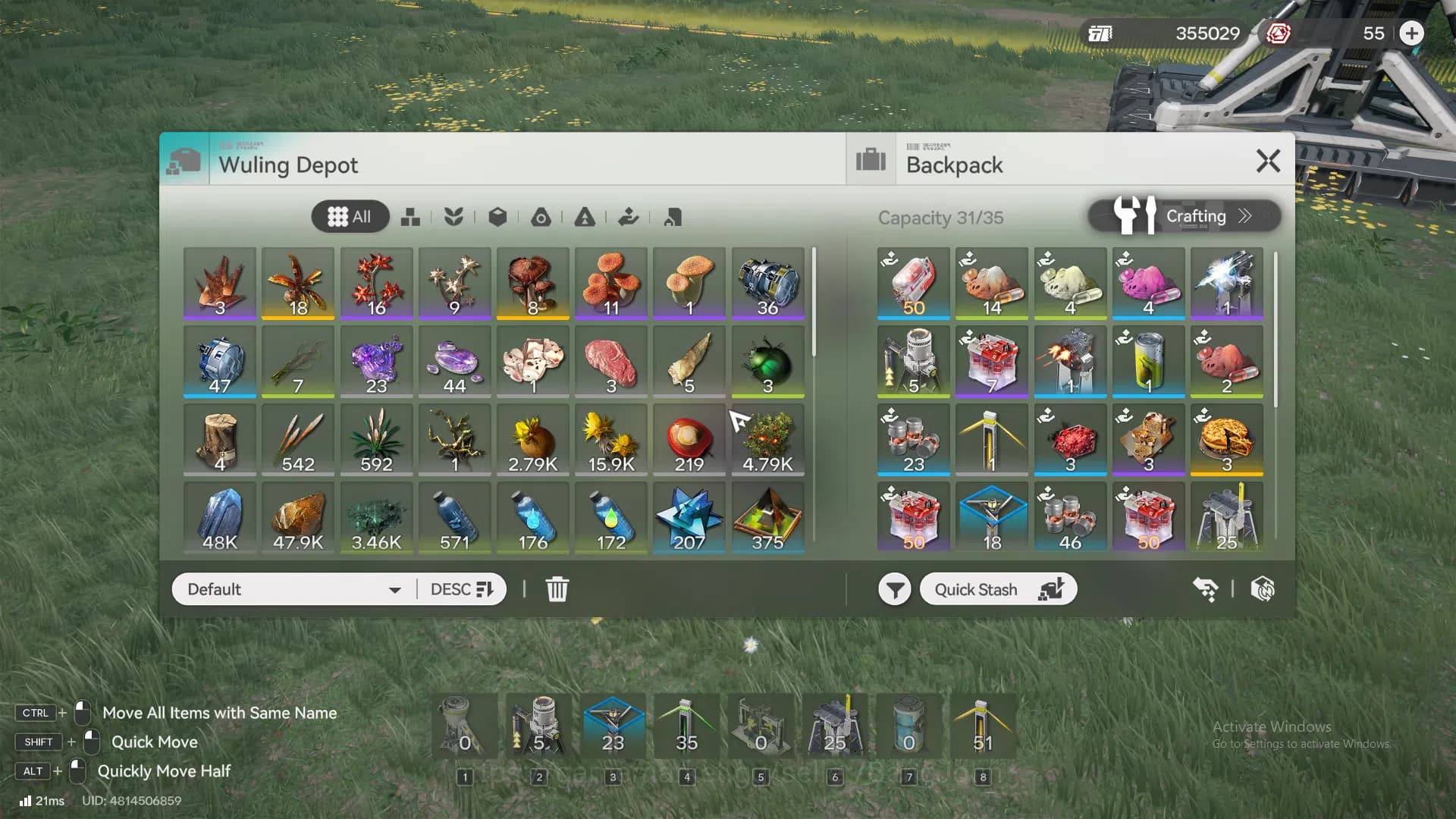
Task: Expand the Crafting panel via its chevron
Action: tap(1244, 216)
